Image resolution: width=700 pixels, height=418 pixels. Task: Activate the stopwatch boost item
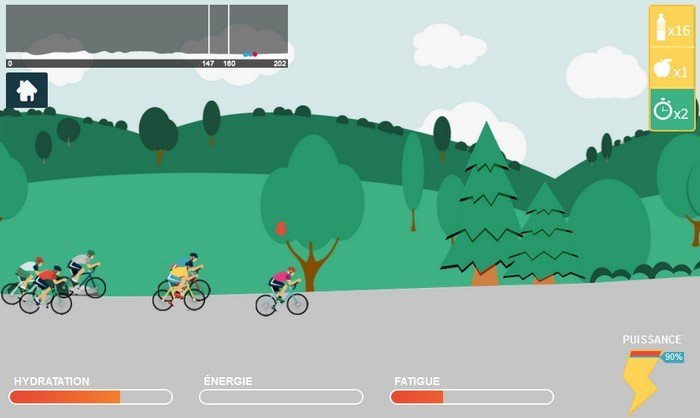point(671,111)
